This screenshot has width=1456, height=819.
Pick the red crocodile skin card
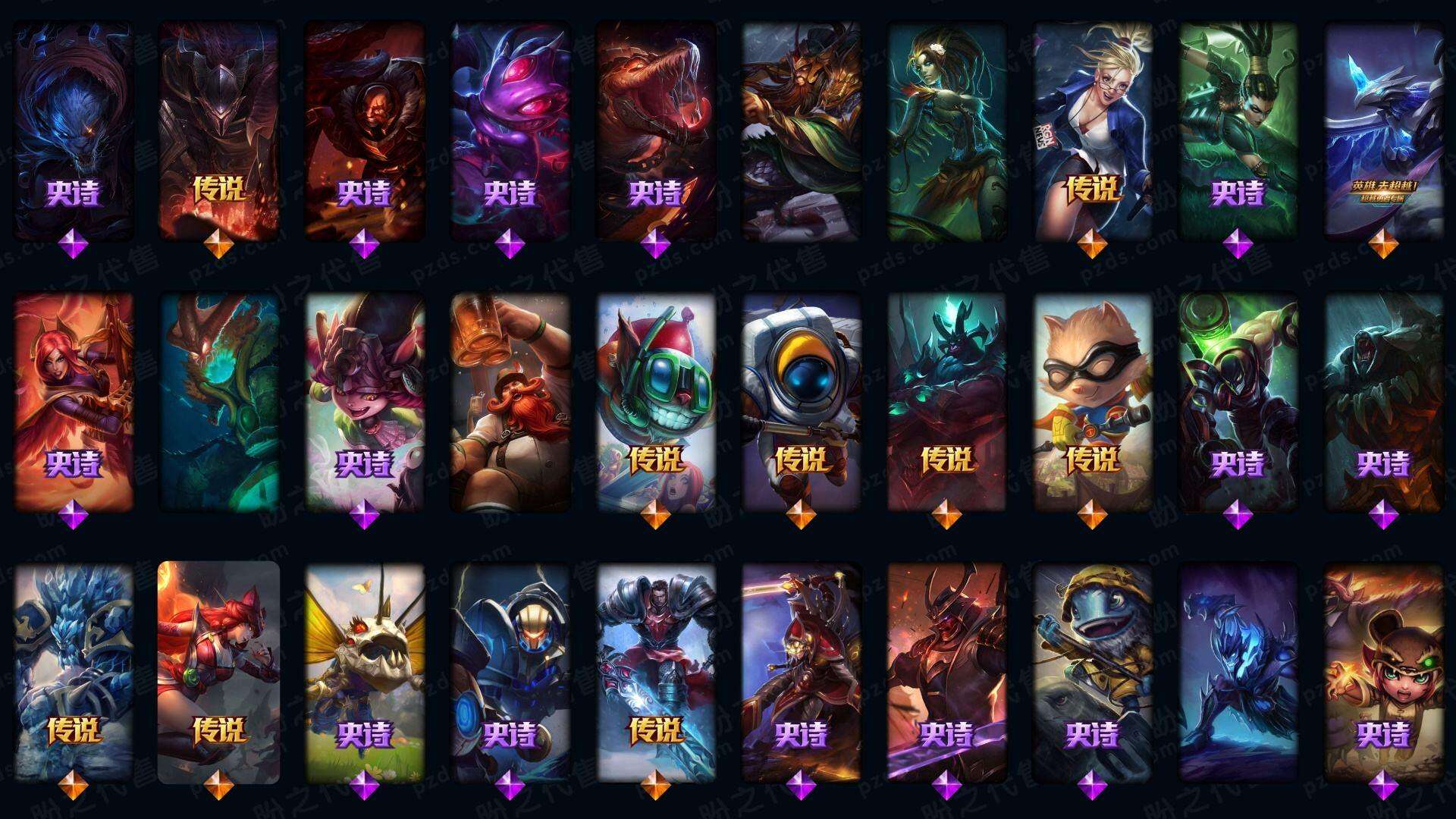tap(655, 129)
